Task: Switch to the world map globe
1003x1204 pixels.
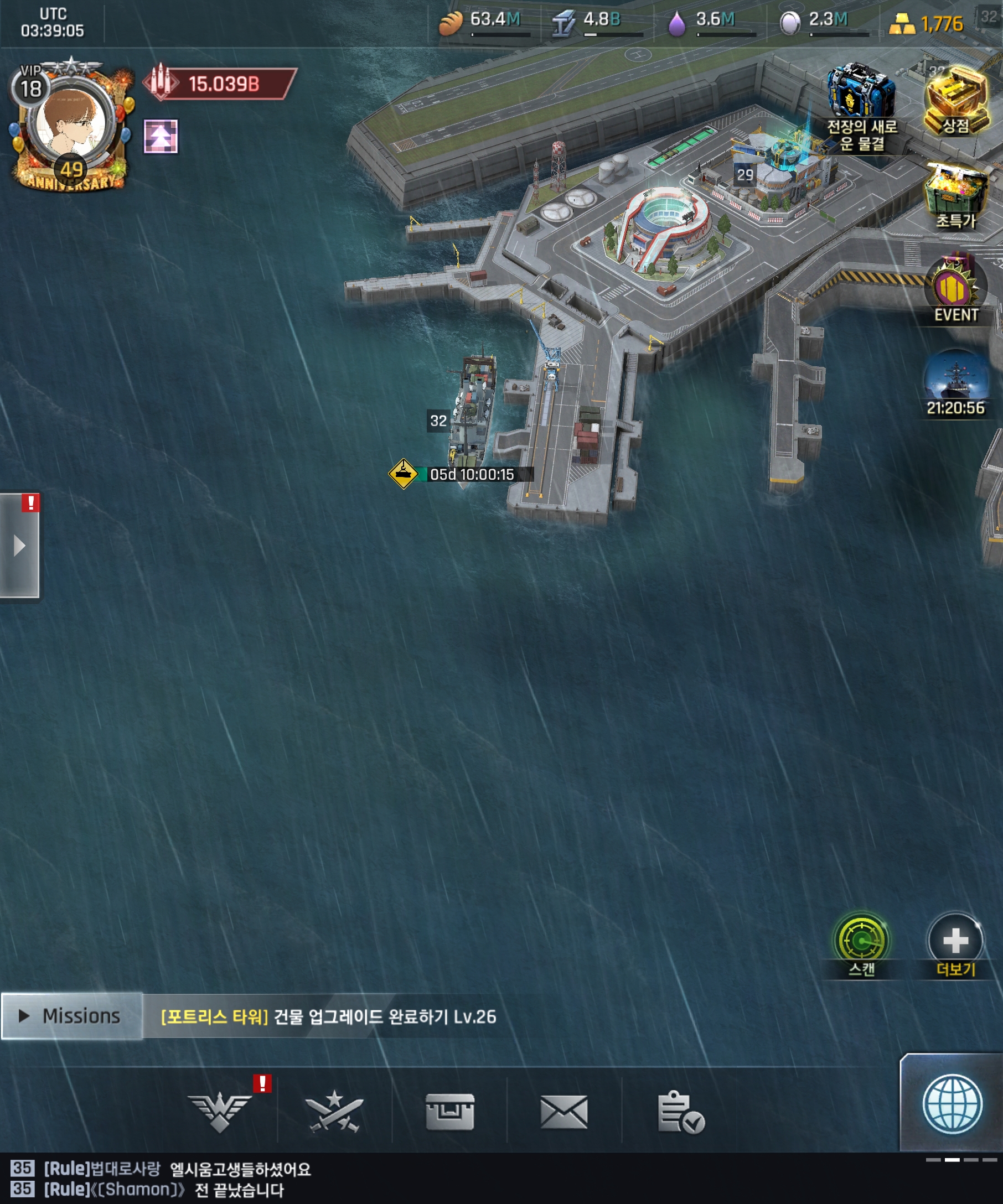Action: pyautogui.click(x=952, y=1104)
